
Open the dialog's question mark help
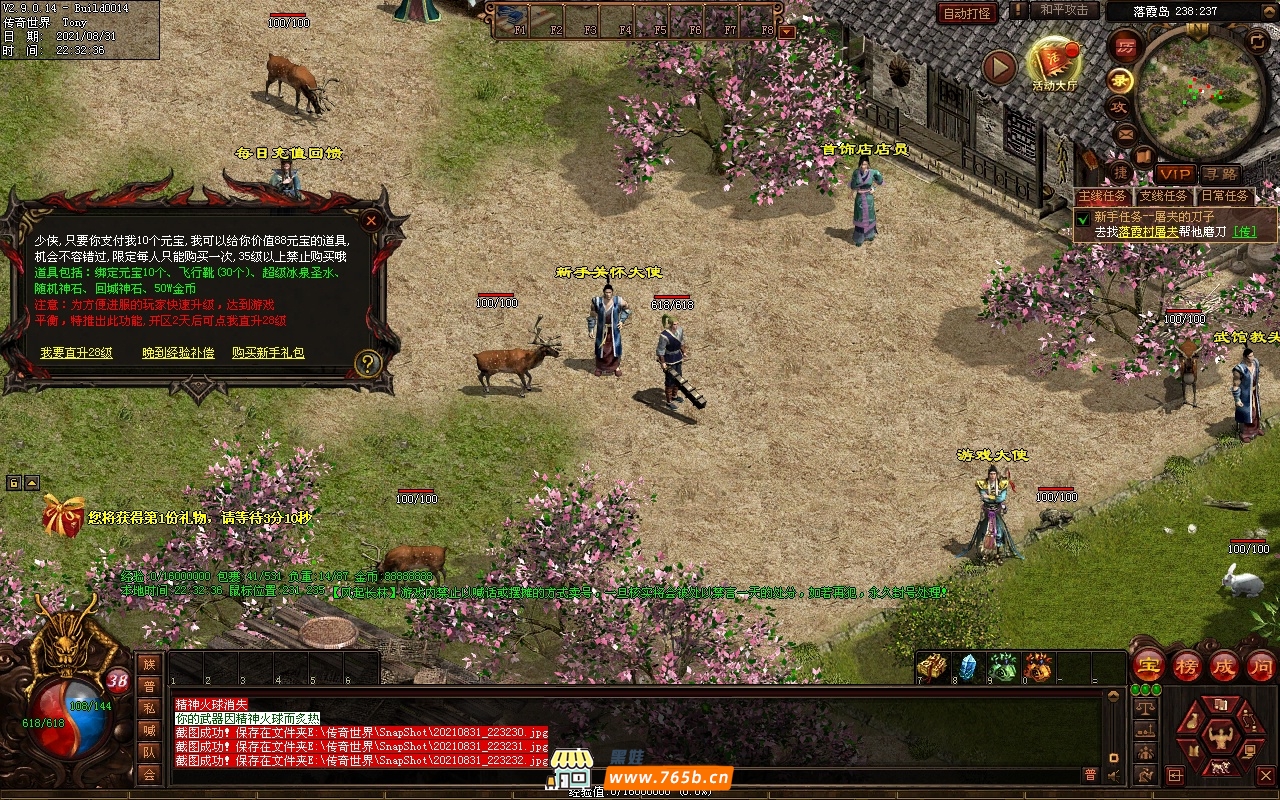368,364
